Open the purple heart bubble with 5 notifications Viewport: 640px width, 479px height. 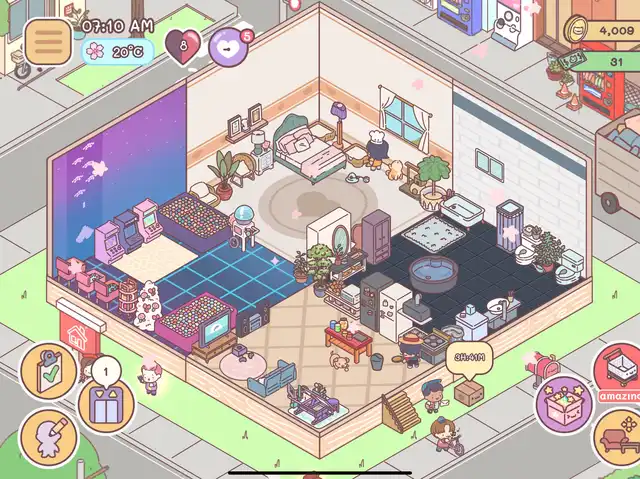click(x=229, y=46)
